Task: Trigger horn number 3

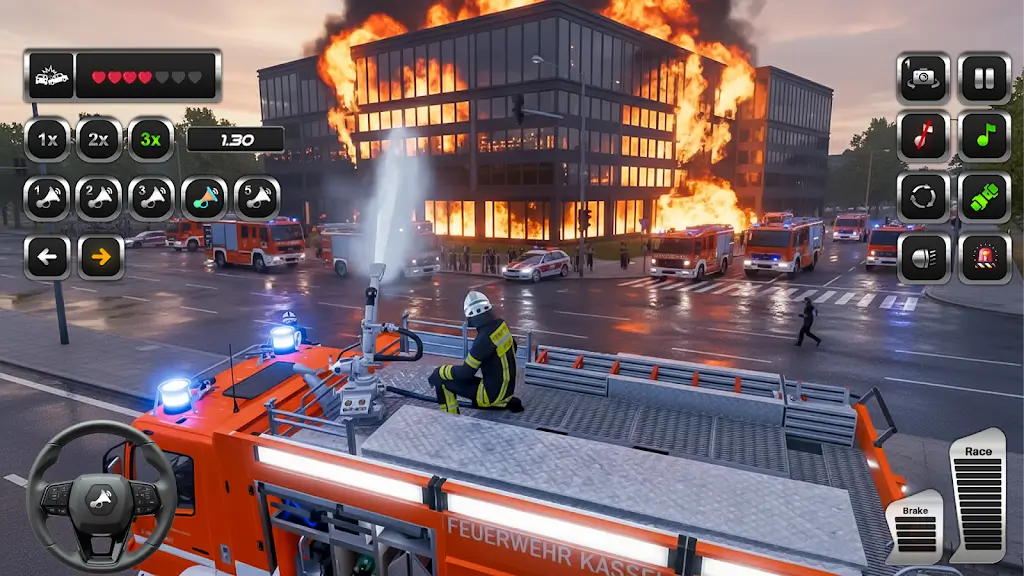Action: click(x=151, y=198)
